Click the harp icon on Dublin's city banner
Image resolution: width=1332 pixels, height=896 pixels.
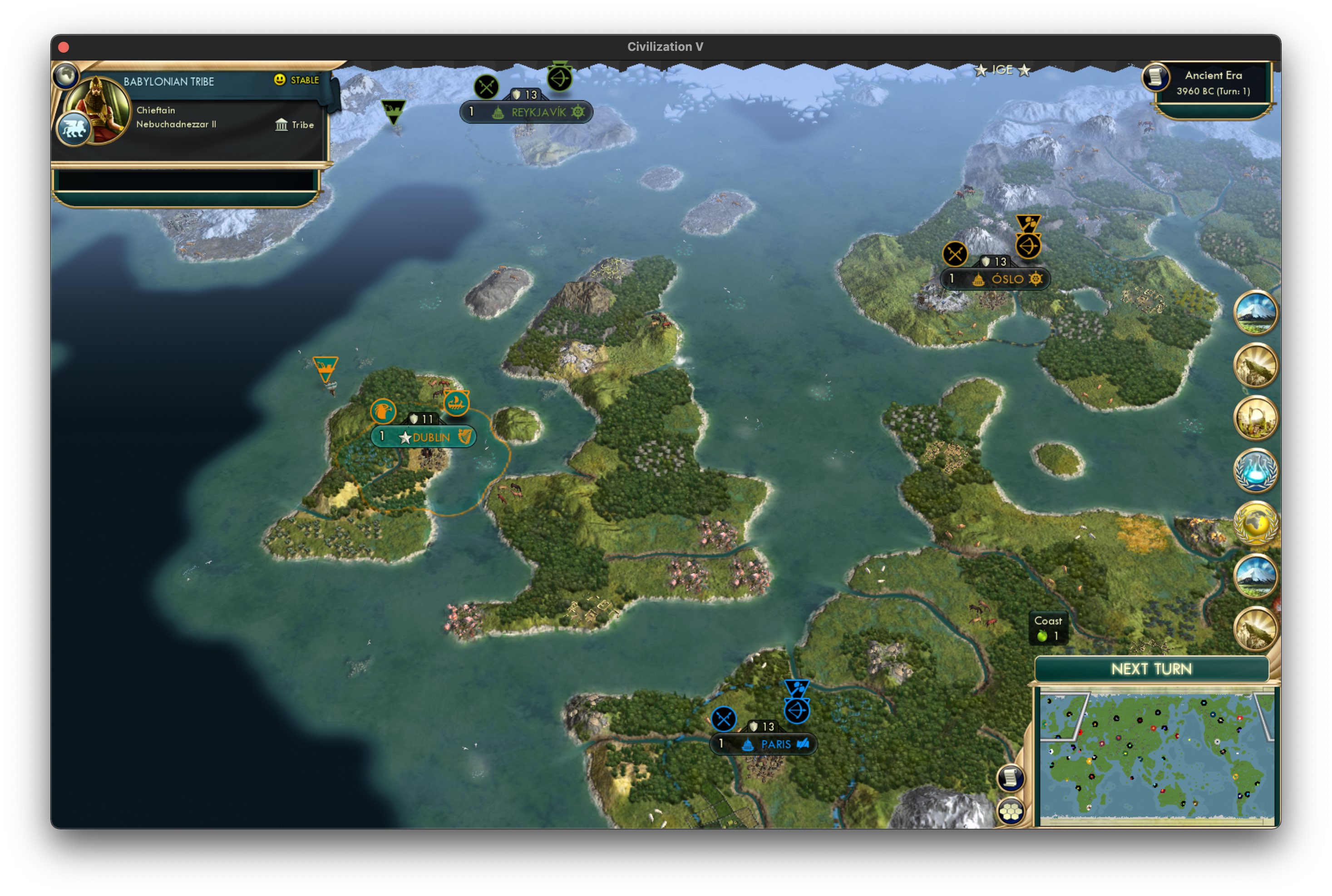click(466, 438)
